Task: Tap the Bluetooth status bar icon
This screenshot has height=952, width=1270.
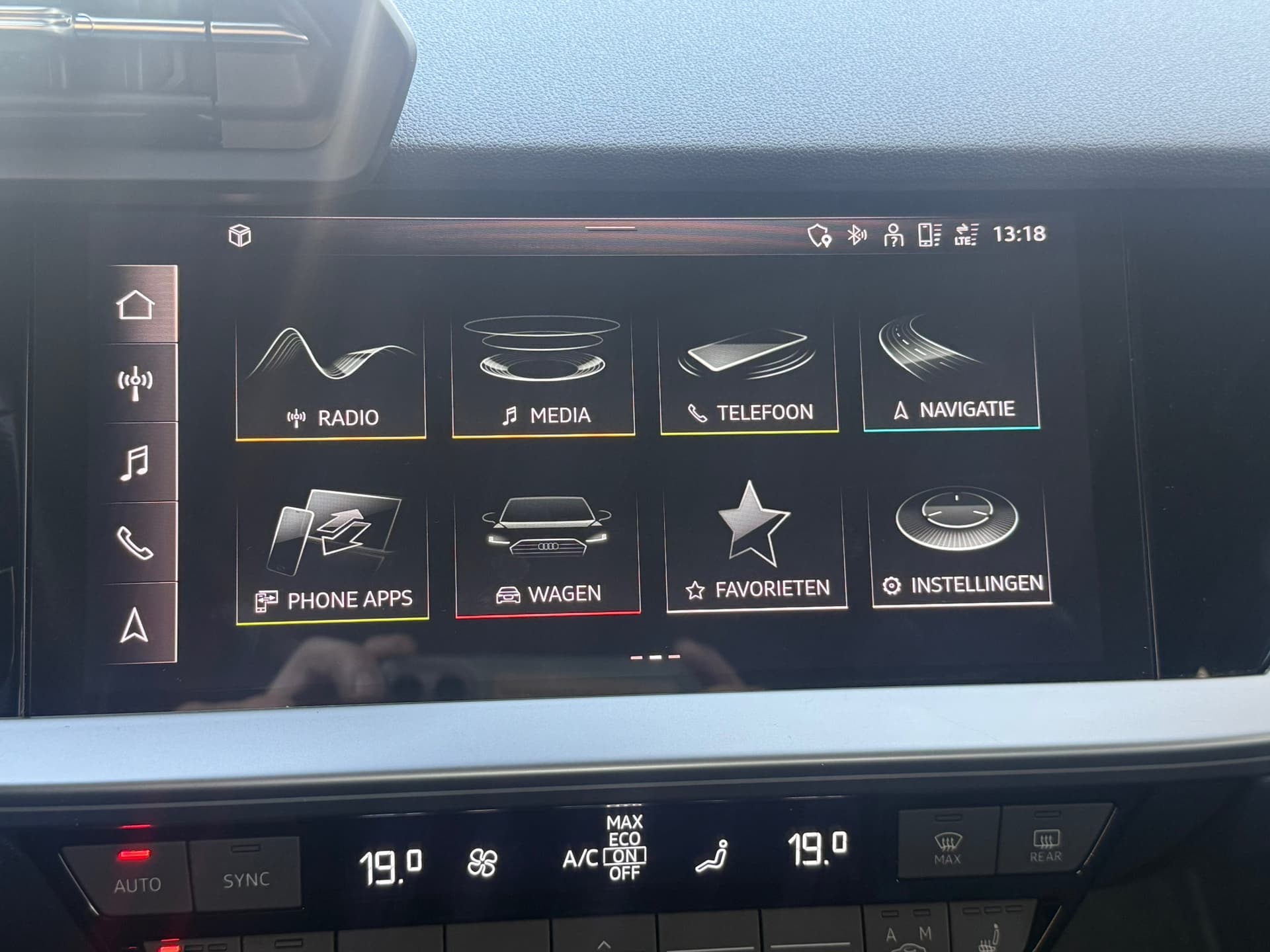Action: tap(856, 235)
